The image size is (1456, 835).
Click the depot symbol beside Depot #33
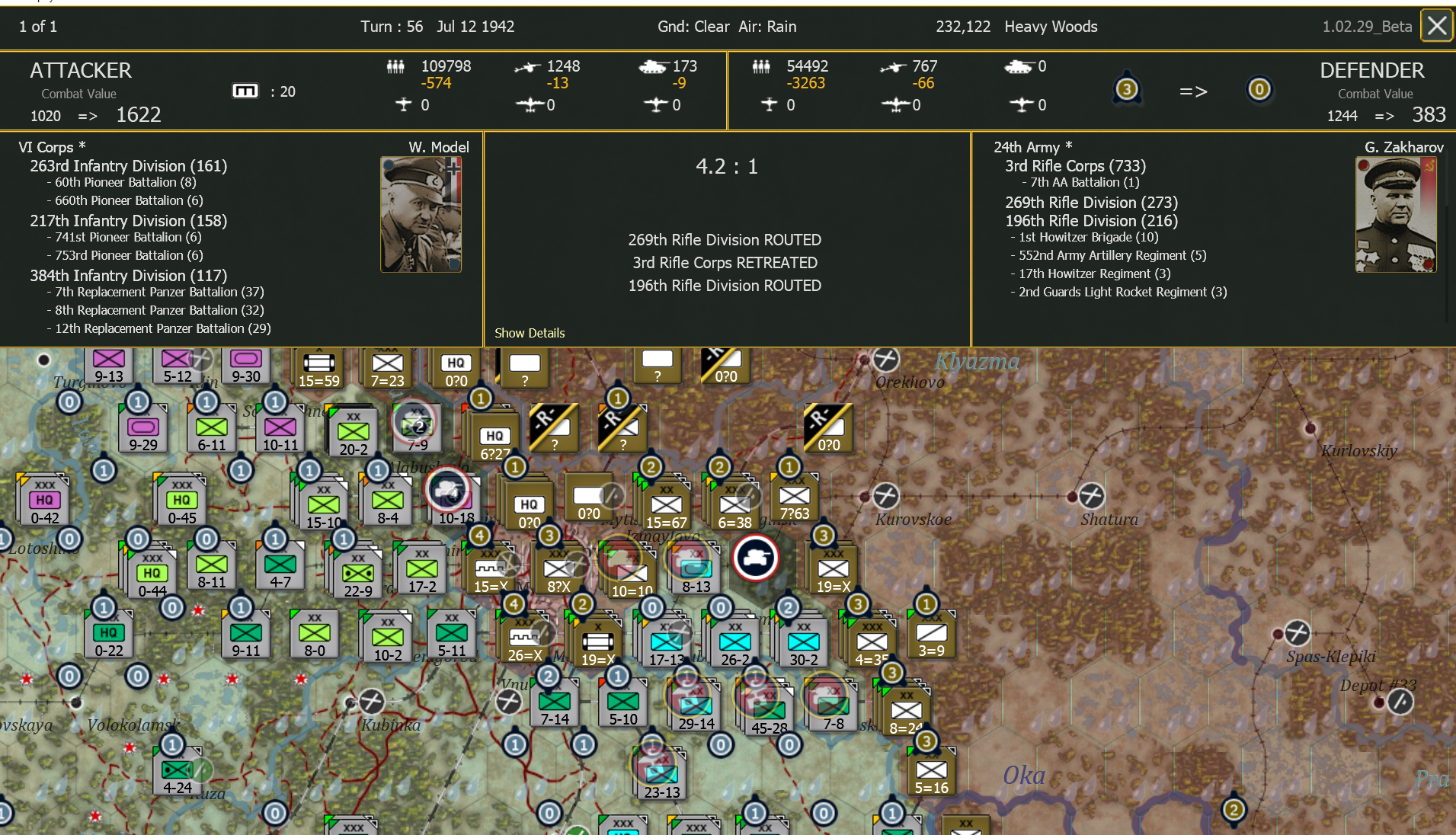coord(1400,701)
